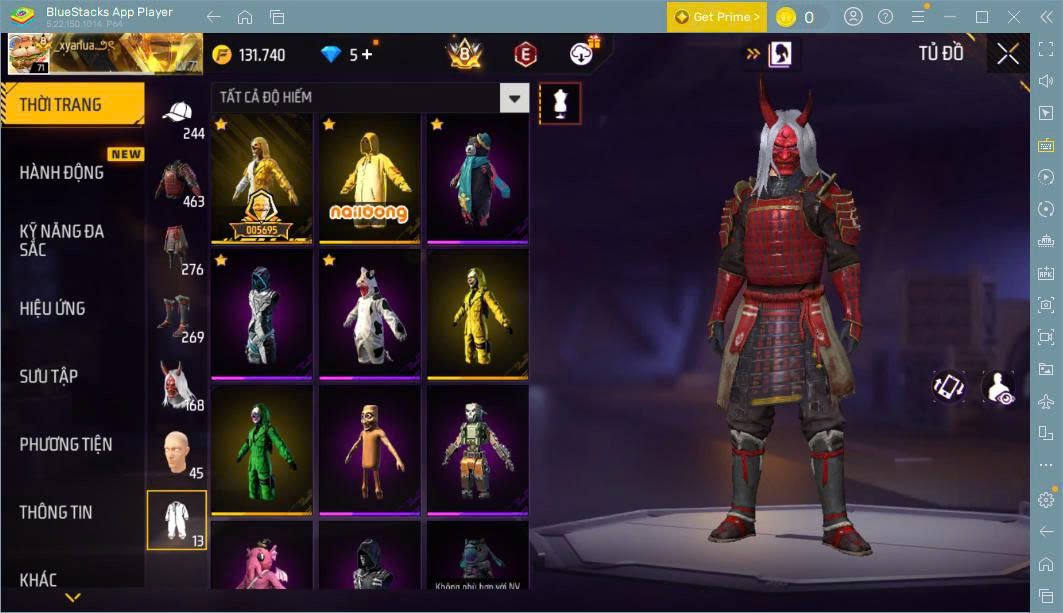This screenshot has width=1063, height=613.
Task: Equip the yellow Naiiloong hoodie outfit
Action: coord(369,178)
